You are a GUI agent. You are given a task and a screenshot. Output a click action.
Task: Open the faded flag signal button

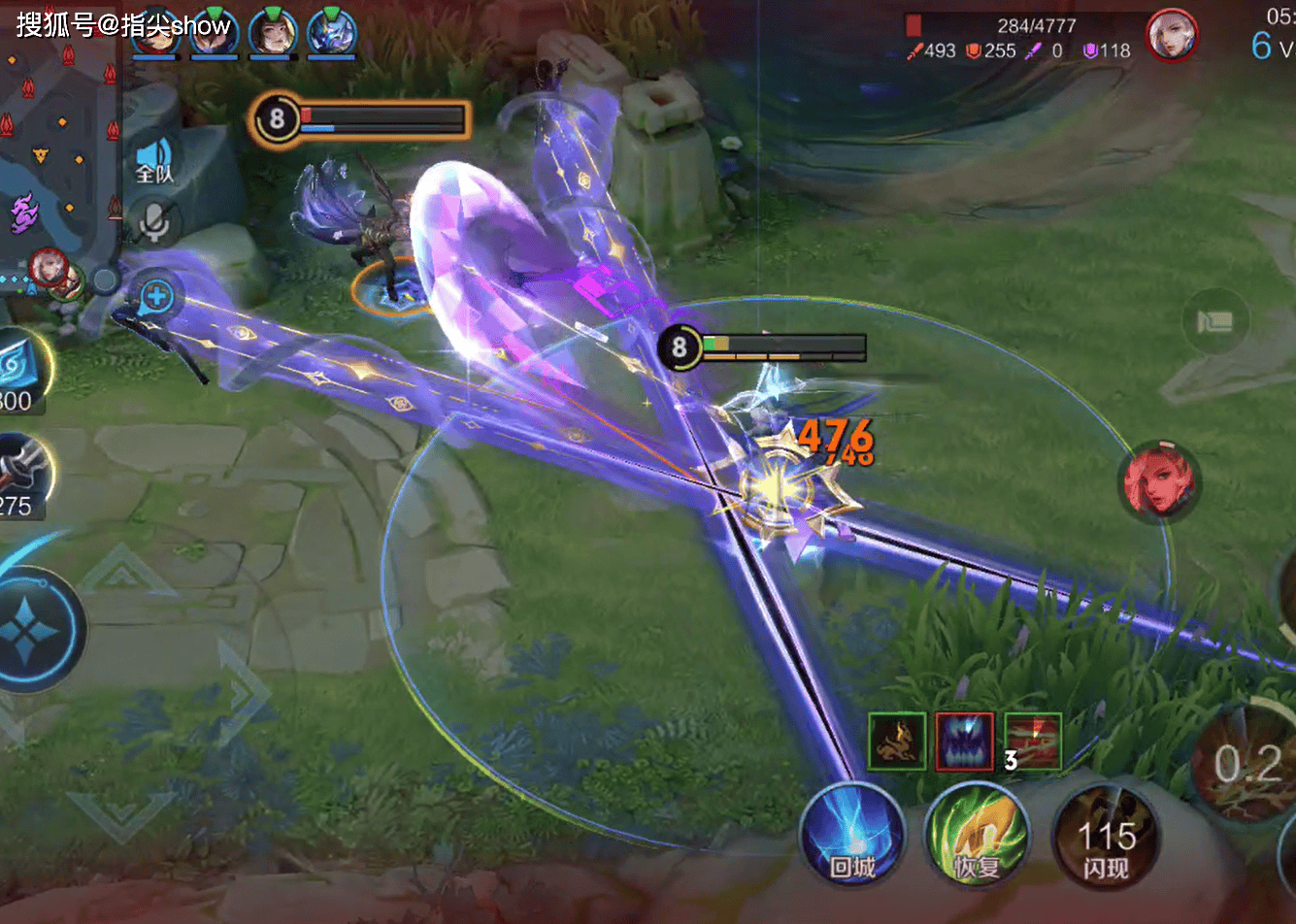point(1215,321)
